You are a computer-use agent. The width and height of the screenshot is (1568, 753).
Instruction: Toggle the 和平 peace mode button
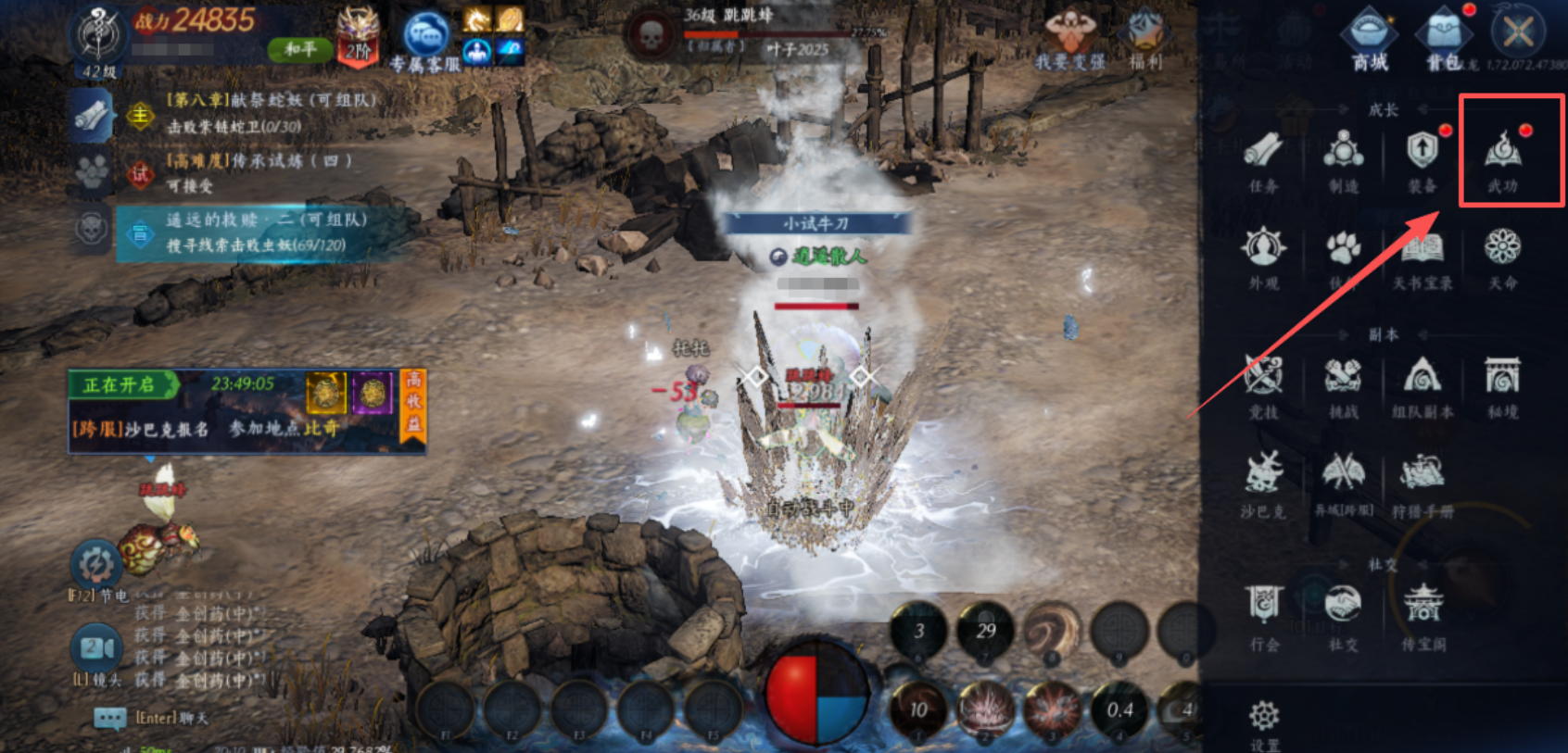coord(299,49)
